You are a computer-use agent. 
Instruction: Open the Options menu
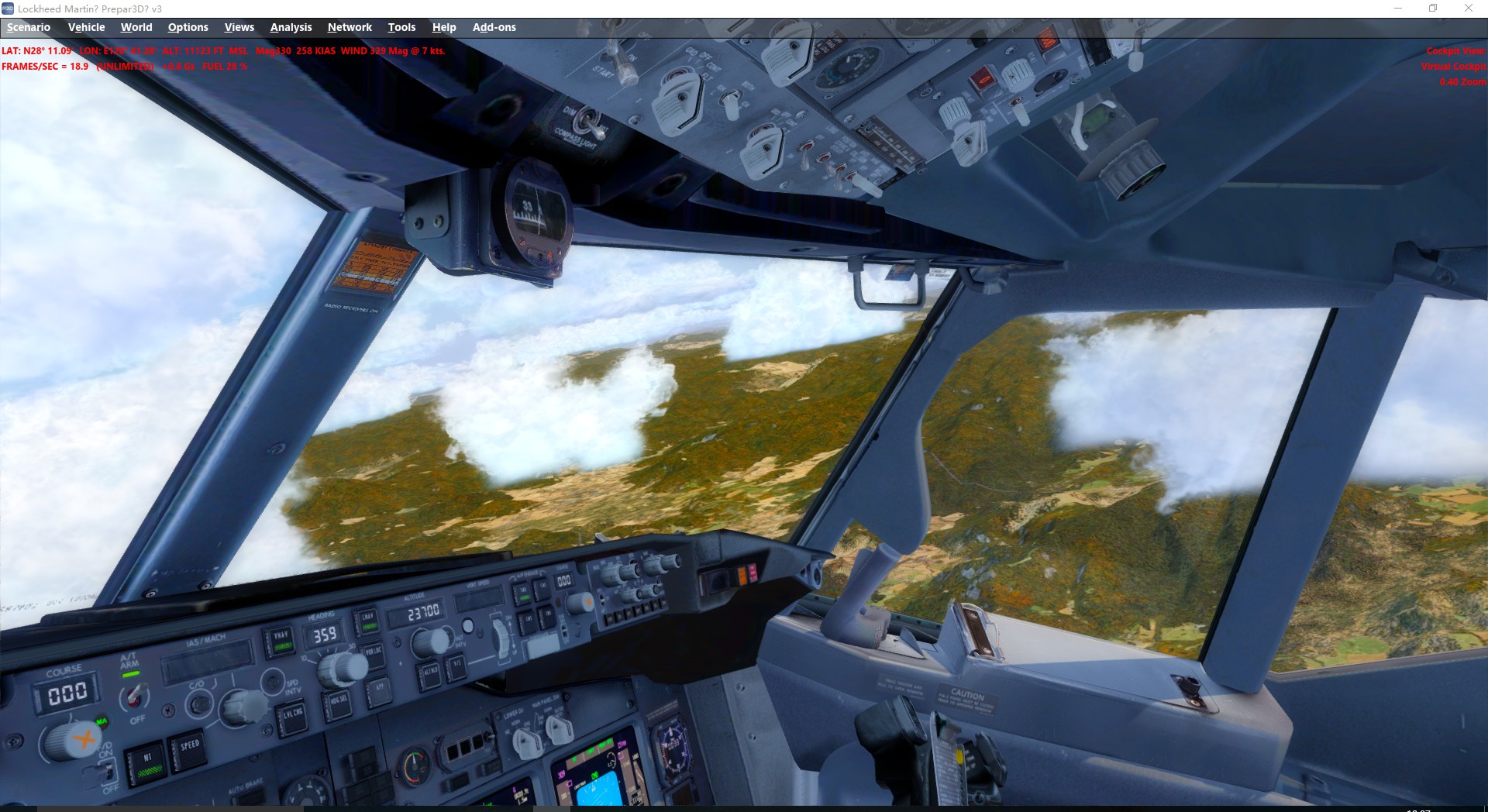(188, 27)
